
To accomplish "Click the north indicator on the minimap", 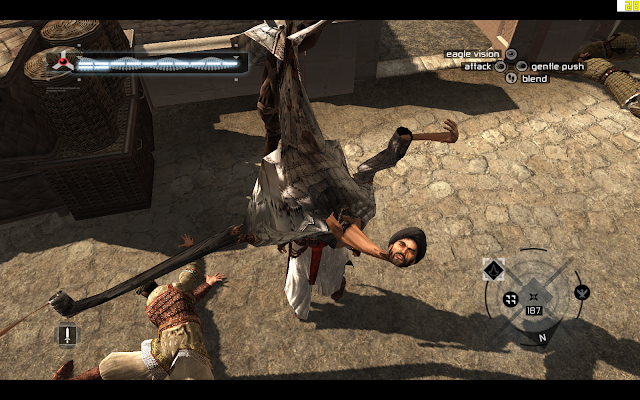I will click(x=542, y=337).
